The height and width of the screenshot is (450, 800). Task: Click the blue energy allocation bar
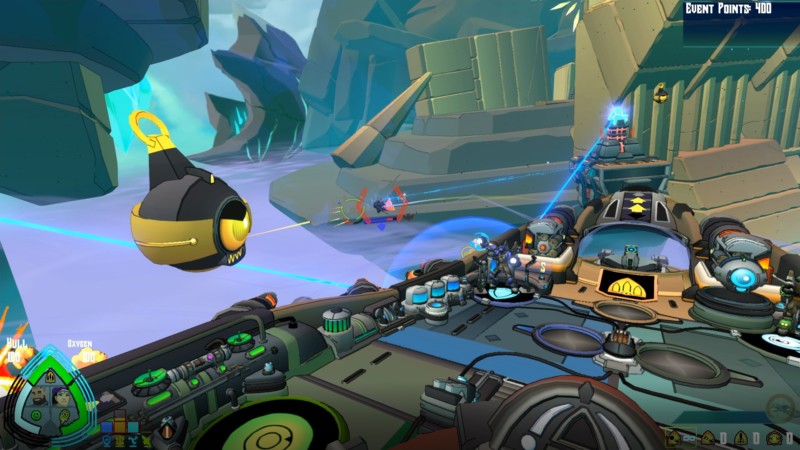tap(107, 427)
